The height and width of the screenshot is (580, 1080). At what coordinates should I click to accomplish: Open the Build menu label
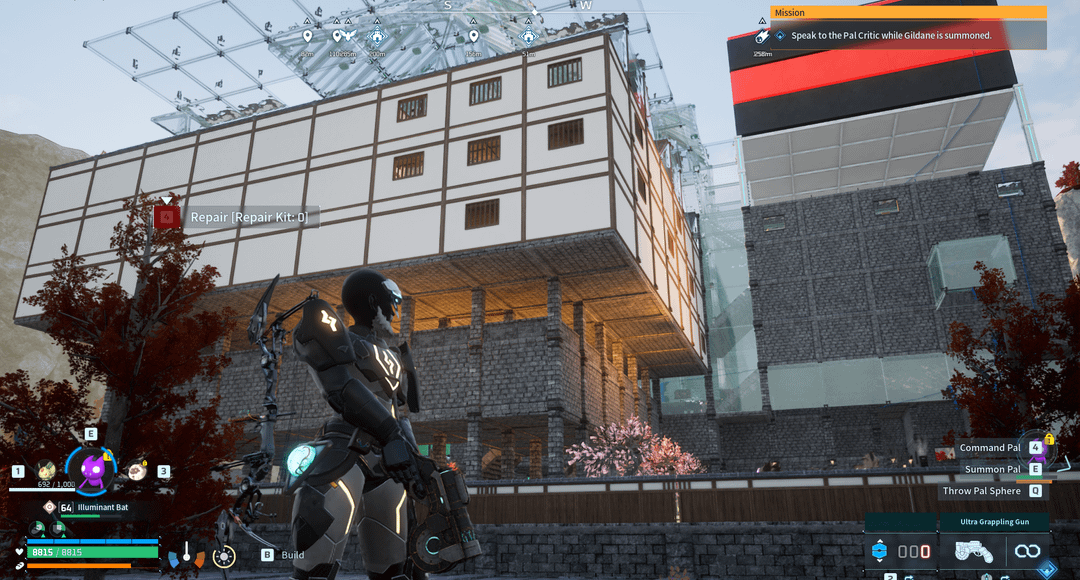pyautogui.click(x=292, y=555)
